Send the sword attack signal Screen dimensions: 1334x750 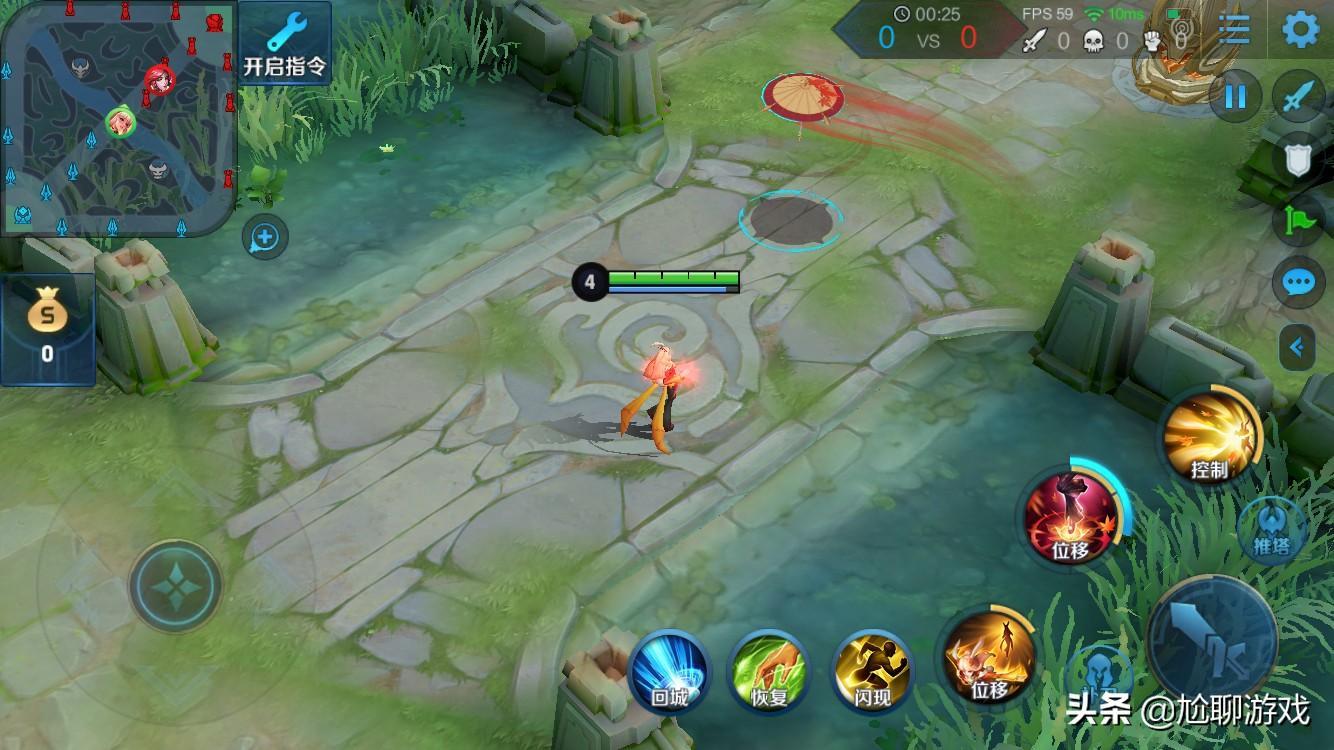coord(1298,96)
